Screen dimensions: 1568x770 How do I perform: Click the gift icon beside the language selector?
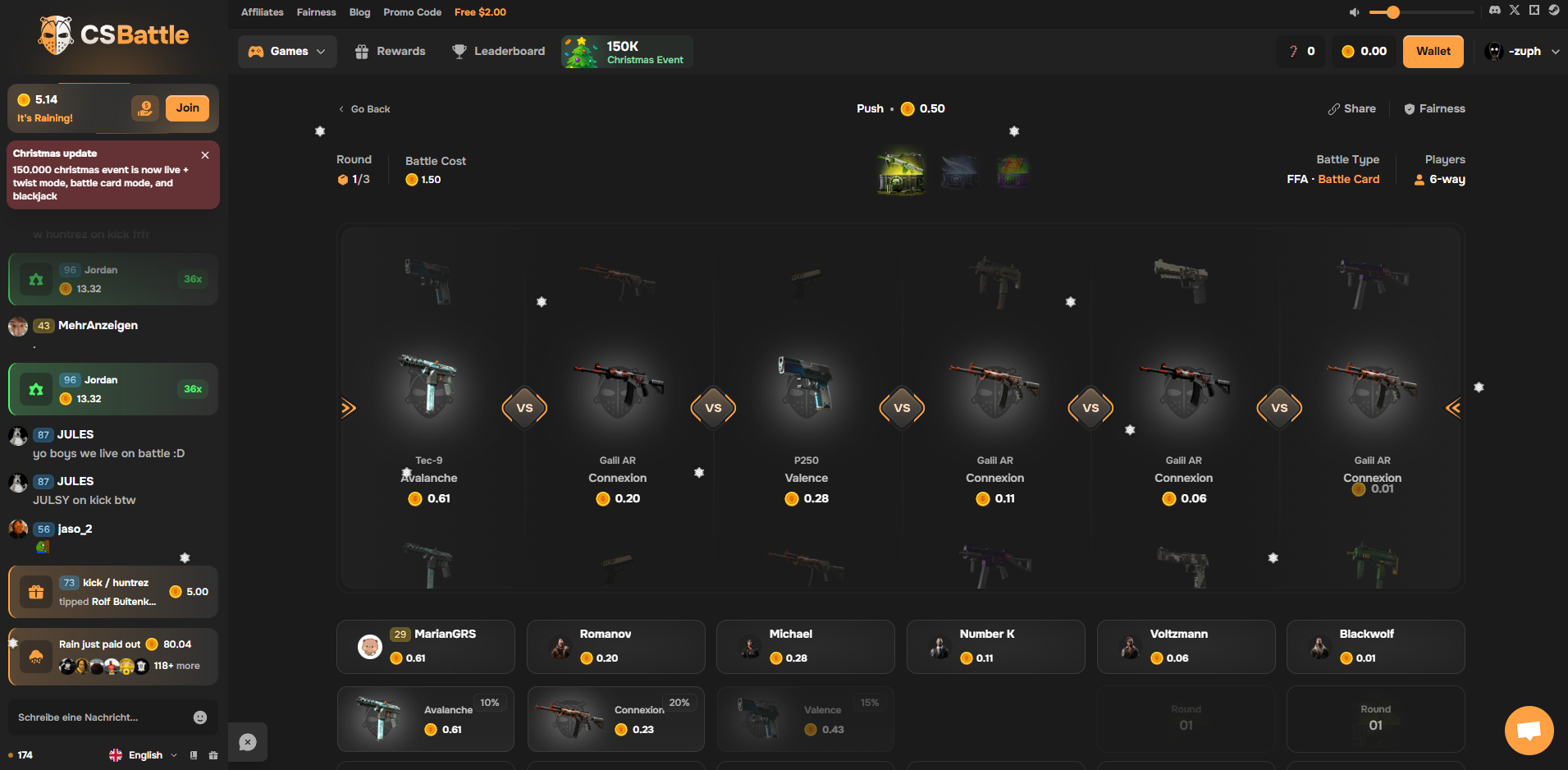[x=213, y=754]
